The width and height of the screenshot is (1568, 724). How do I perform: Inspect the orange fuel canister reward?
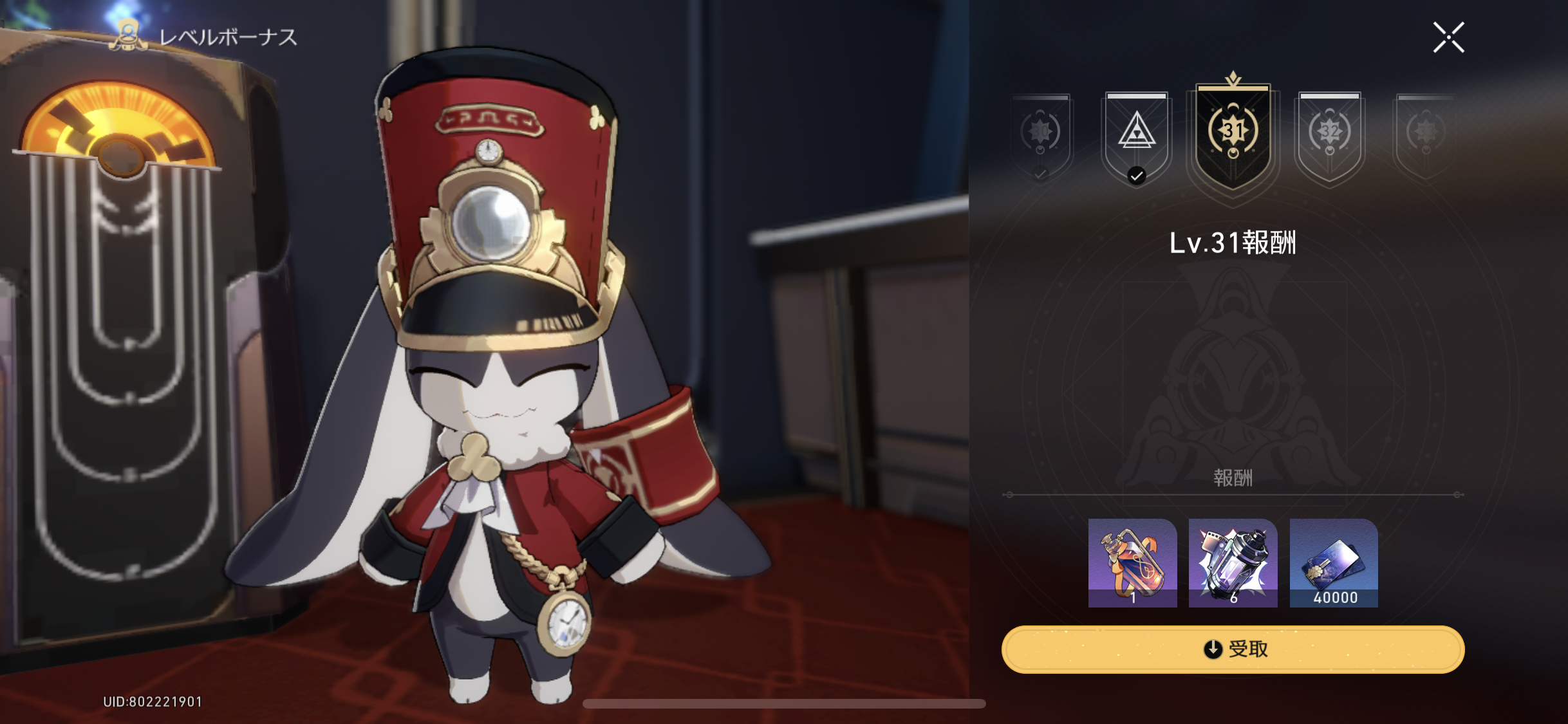1132,562
